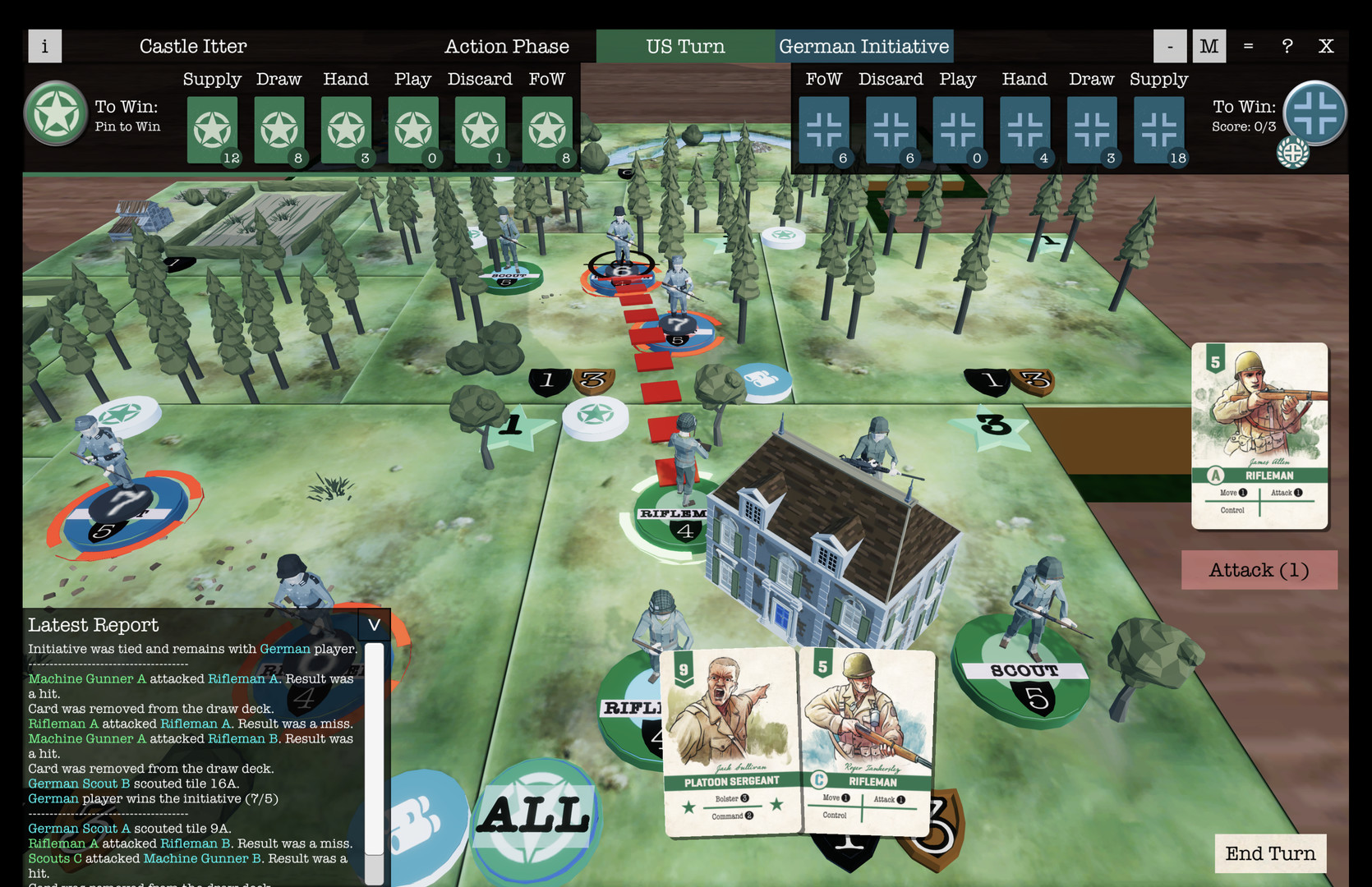Click the US Supply deck showing 12 cards

coord(212,130)
